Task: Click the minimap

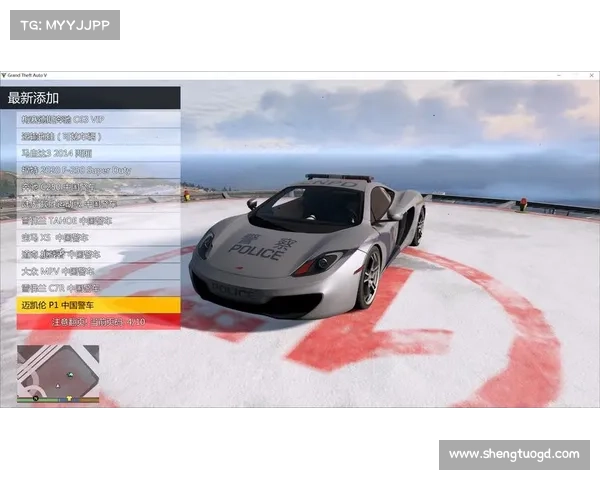Action: [58, 373]
